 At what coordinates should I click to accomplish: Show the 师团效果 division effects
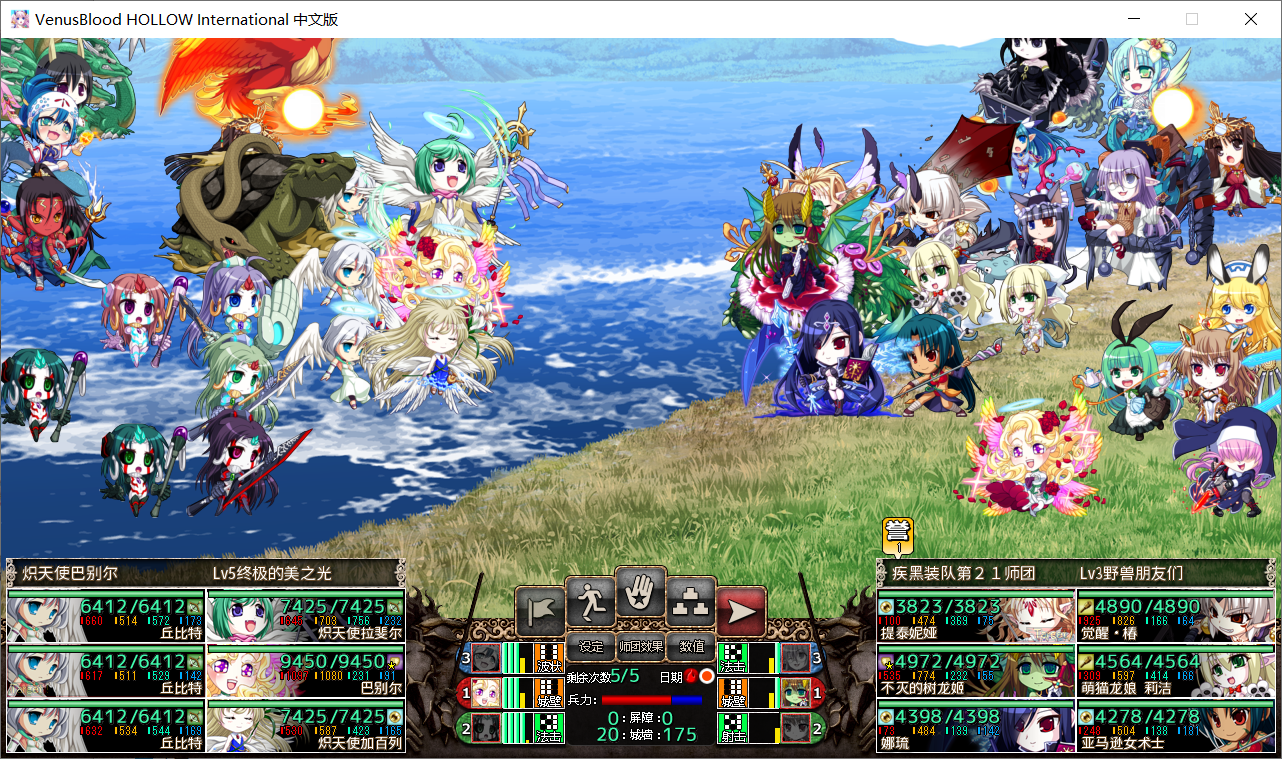coord(641,647)
